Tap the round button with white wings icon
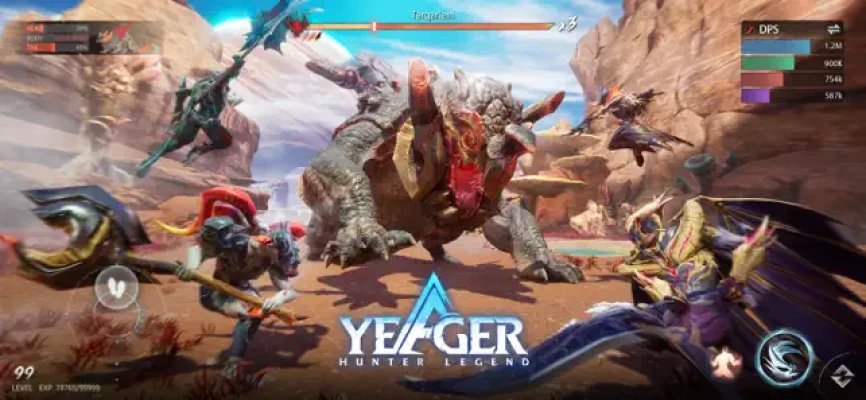Viewport: 866px width, 400px height. tap(117, 288)
